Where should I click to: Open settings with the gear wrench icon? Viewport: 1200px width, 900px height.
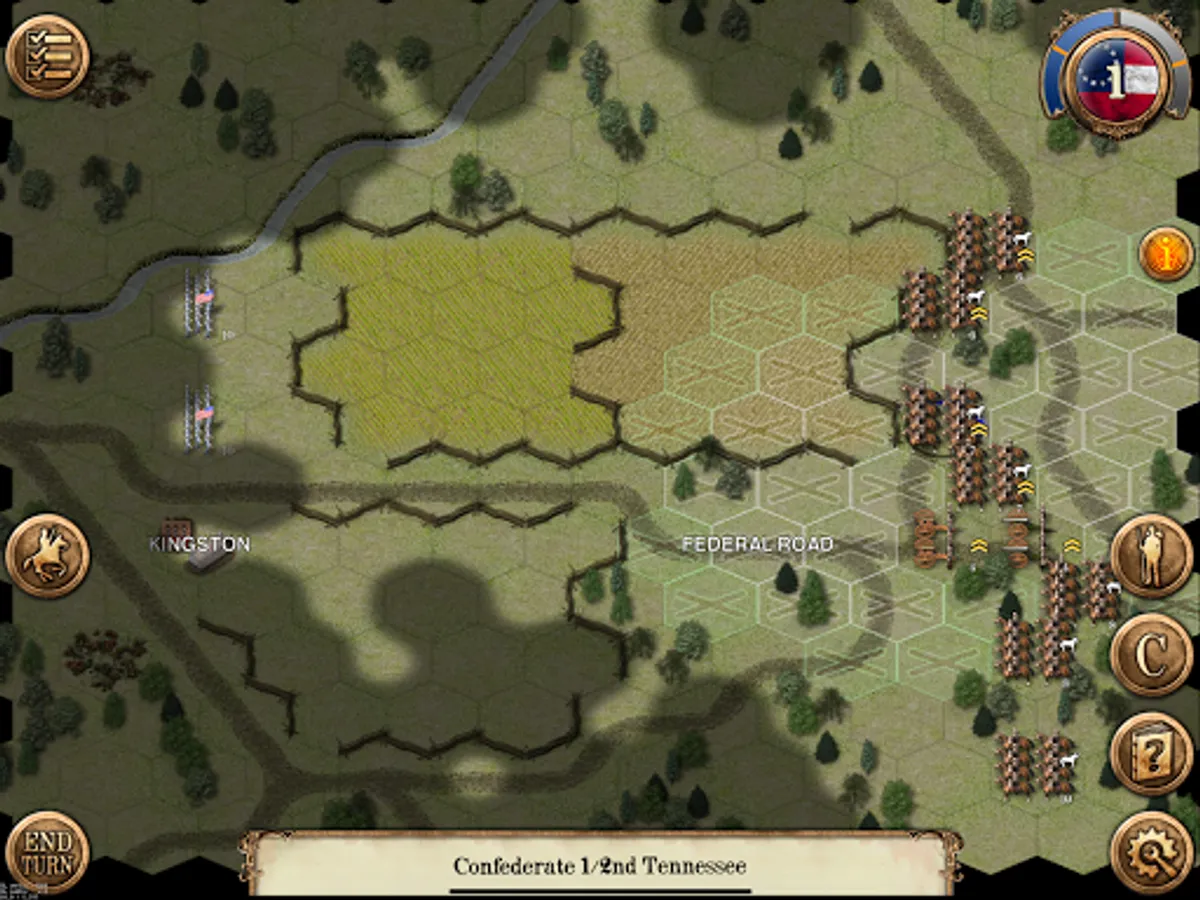pos(1151,852)
